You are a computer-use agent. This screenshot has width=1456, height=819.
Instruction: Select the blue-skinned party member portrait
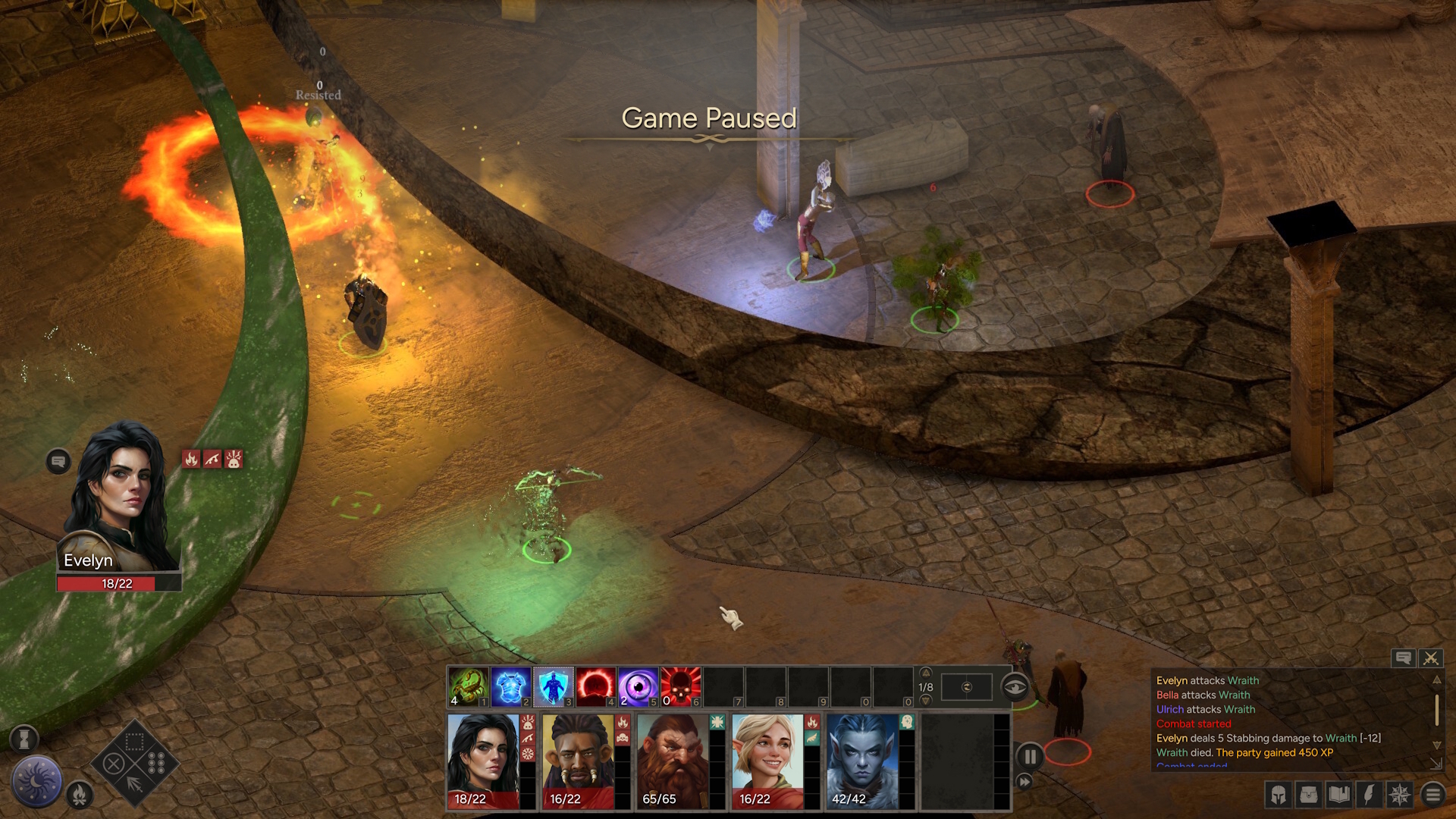click(x=861, y=761)
